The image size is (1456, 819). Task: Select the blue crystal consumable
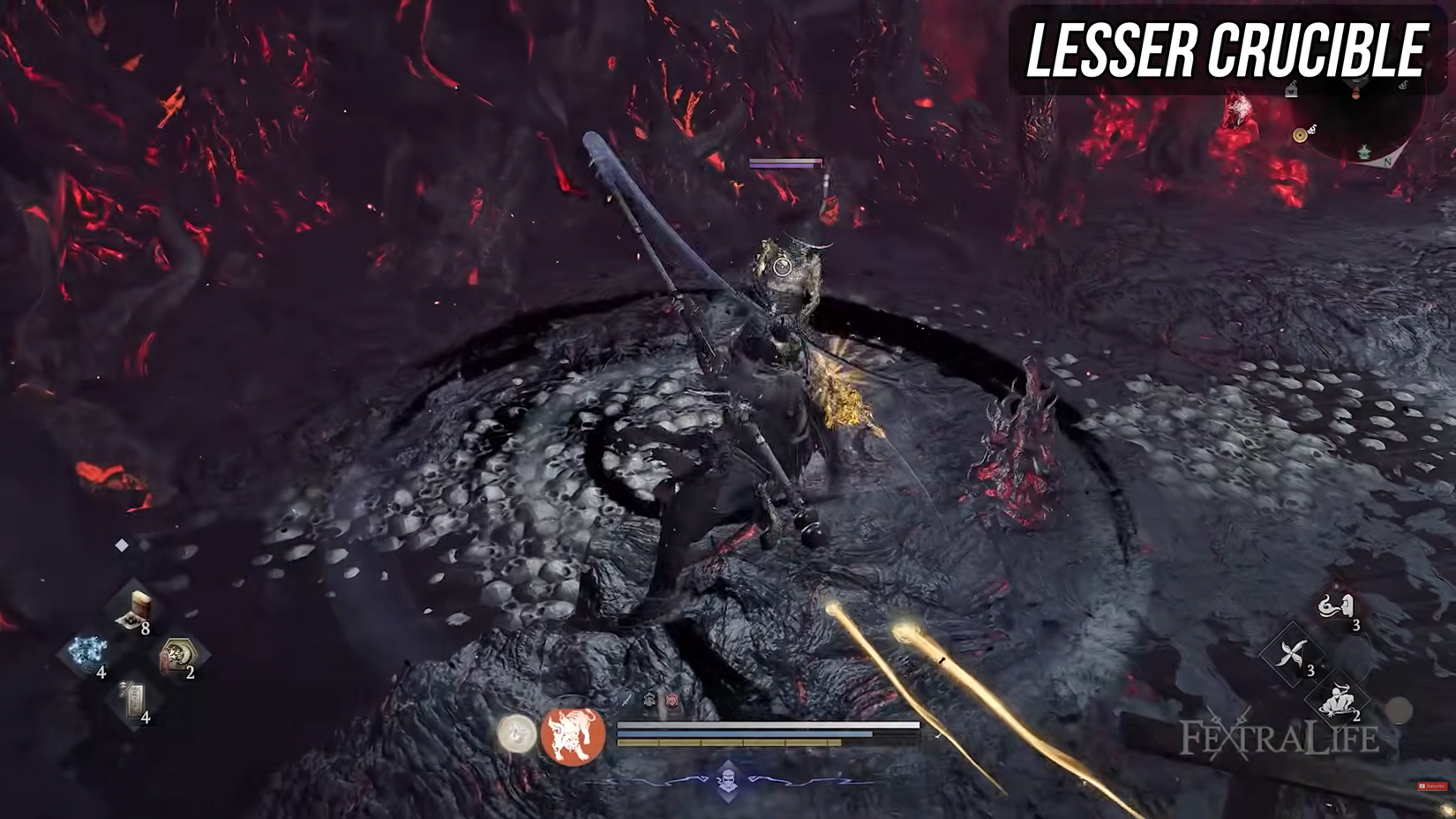[88, 650]
